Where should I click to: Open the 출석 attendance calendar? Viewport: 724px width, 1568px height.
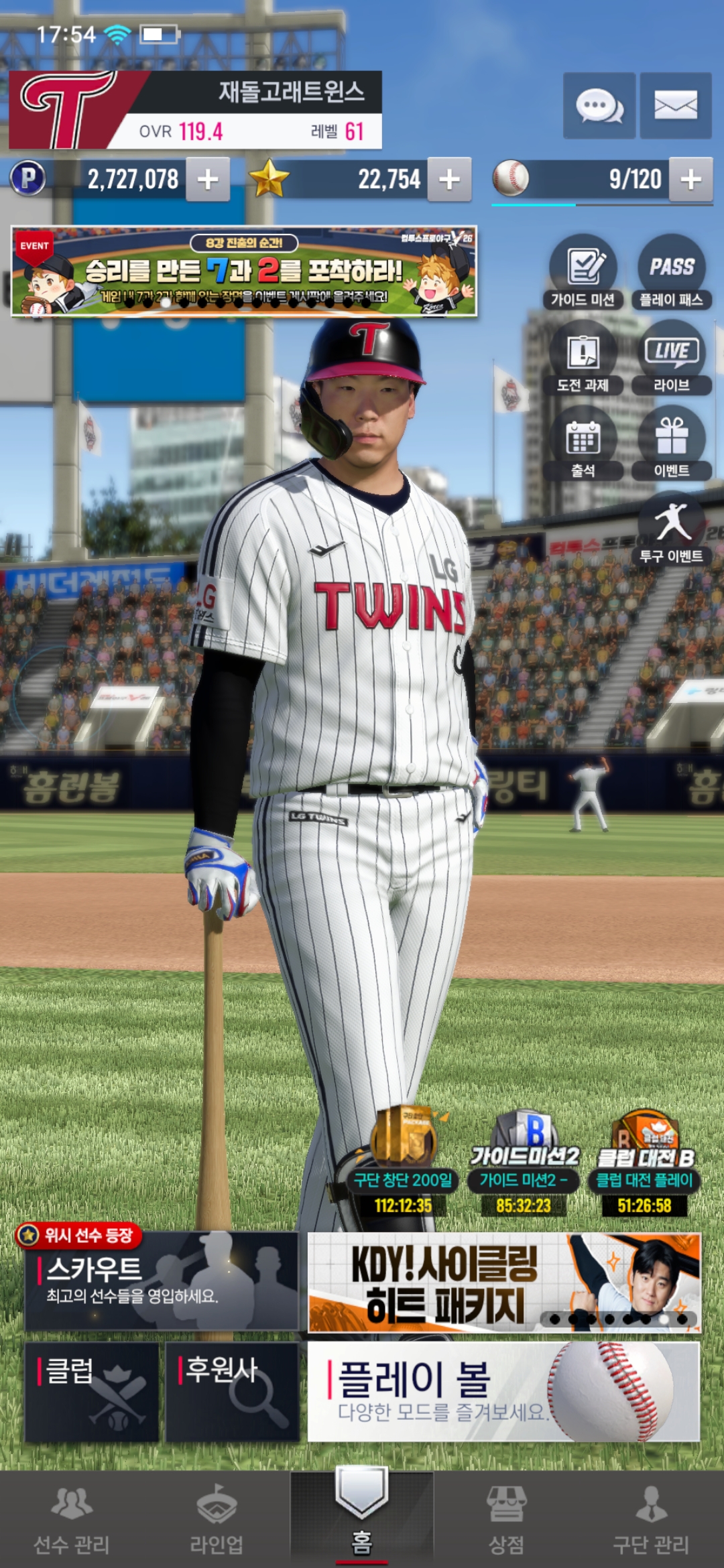point(583,444)
